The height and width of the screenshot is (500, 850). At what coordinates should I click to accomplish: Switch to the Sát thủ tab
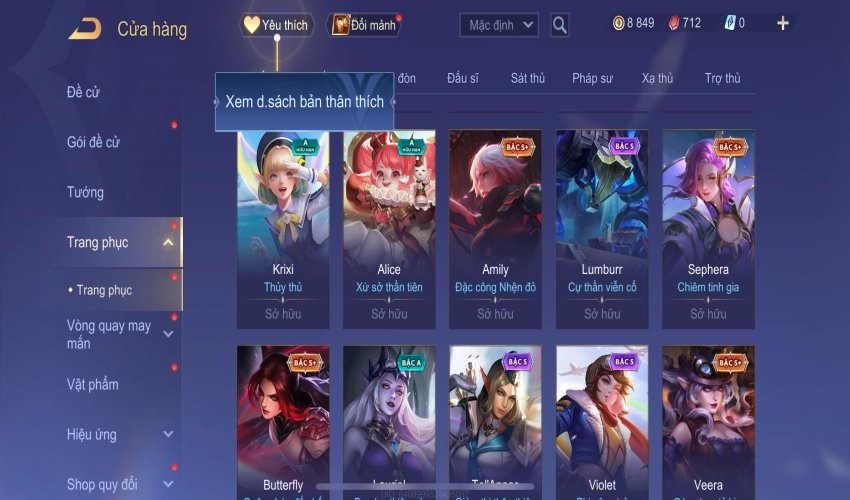[x=527, y=78]
